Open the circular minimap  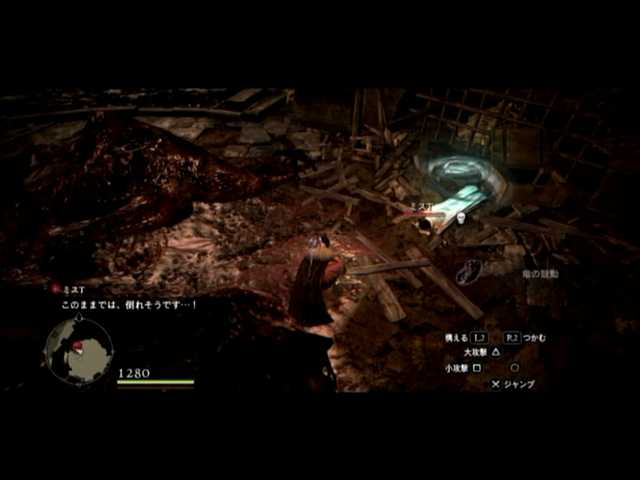click(x=78, y=351)
